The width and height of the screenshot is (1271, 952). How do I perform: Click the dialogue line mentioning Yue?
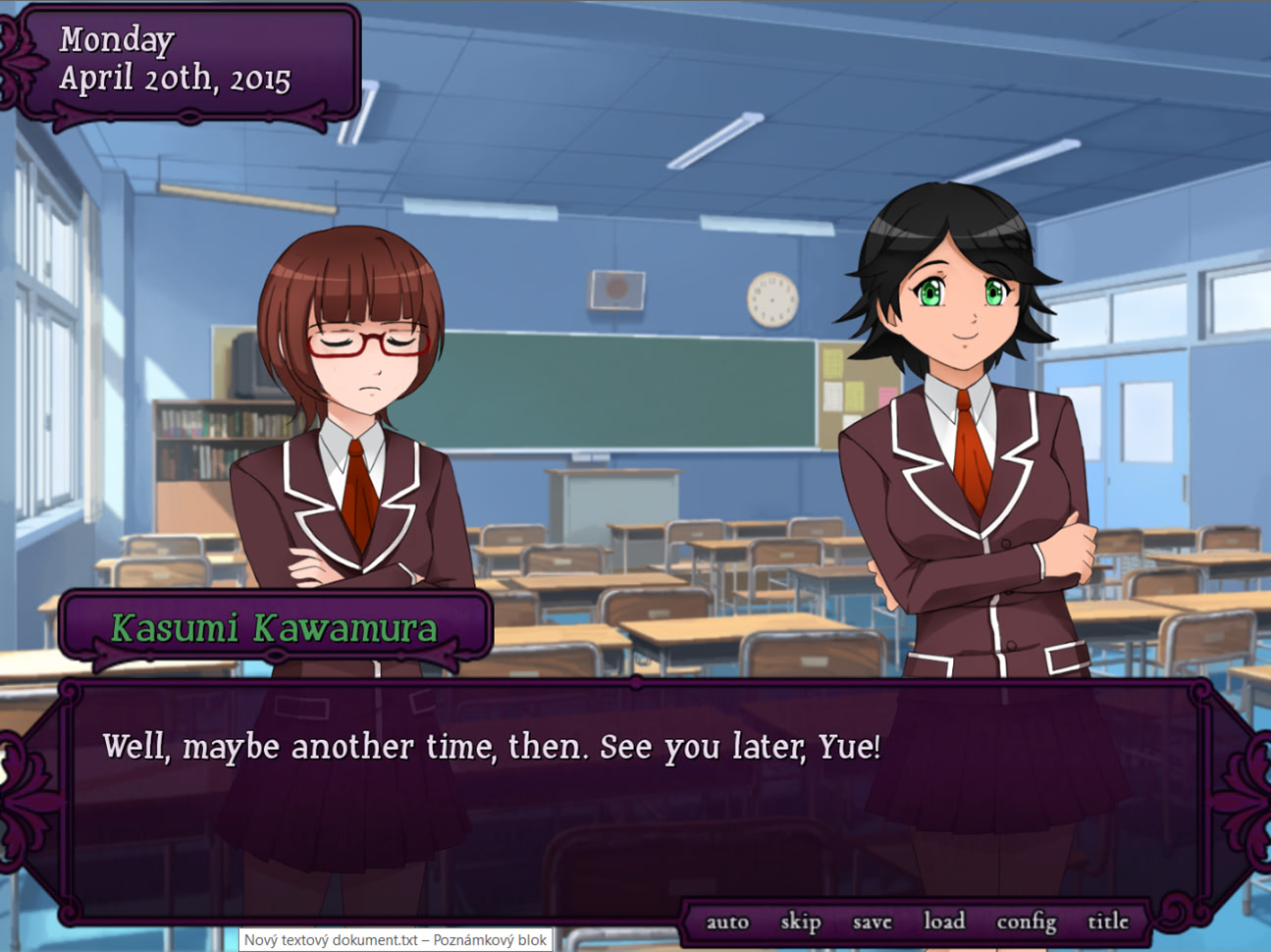tap(489, 746)
